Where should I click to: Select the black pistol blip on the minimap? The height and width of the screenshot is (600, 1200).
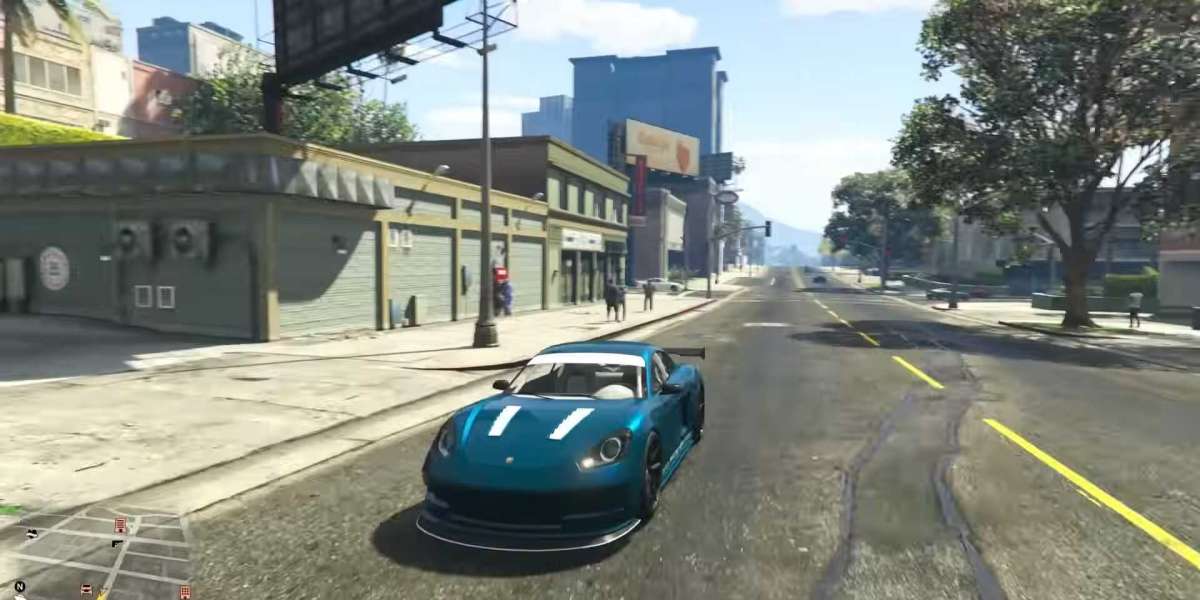(117, 543)
